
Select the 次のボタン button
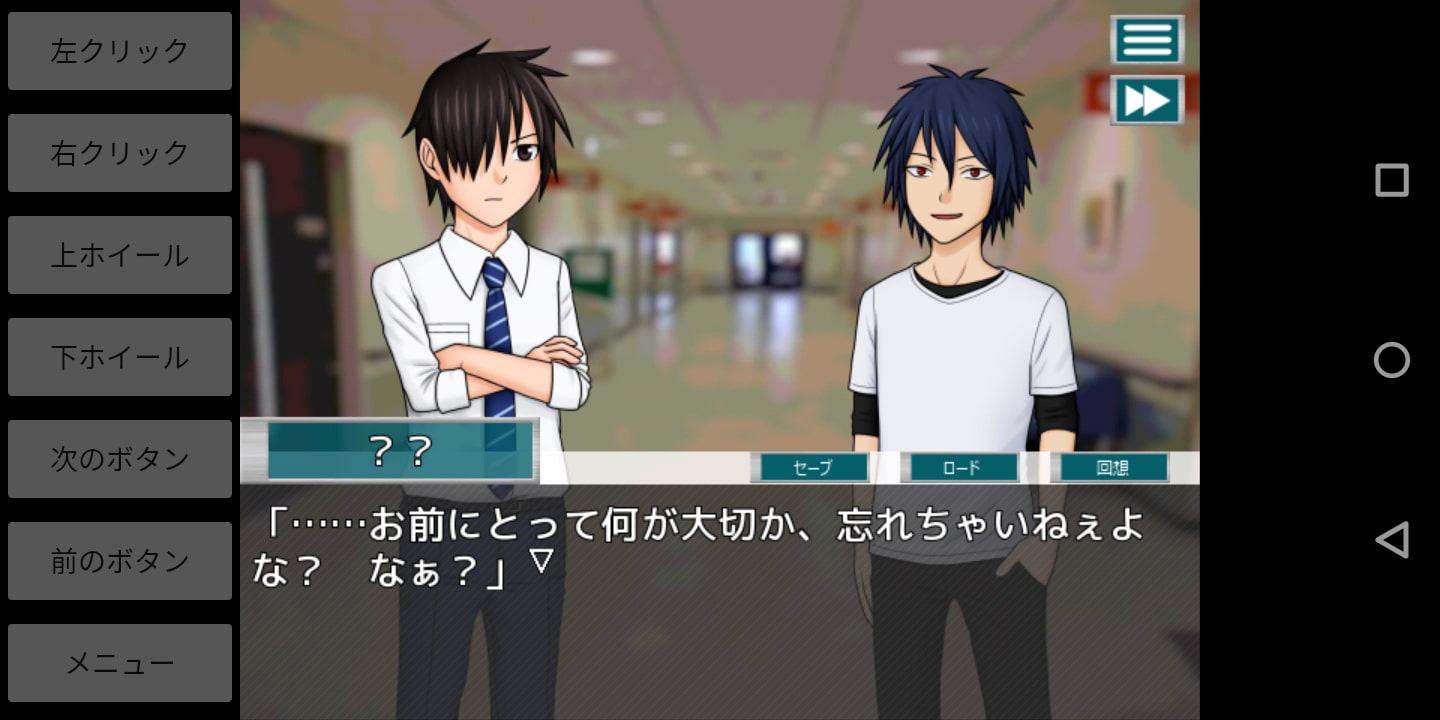click(120, 459)
